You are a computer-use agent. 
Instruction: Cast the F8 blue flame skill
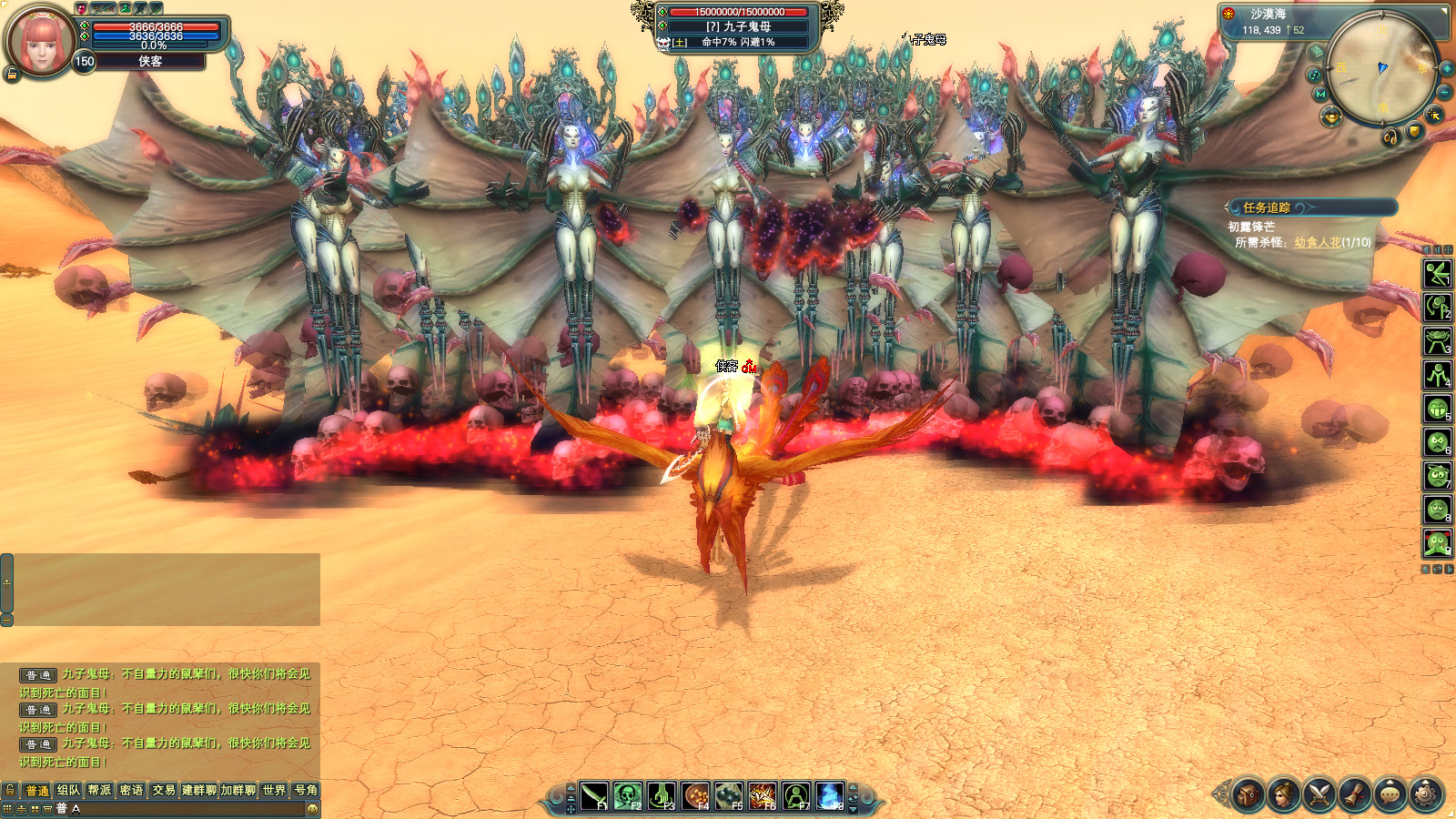pos(829,796)
